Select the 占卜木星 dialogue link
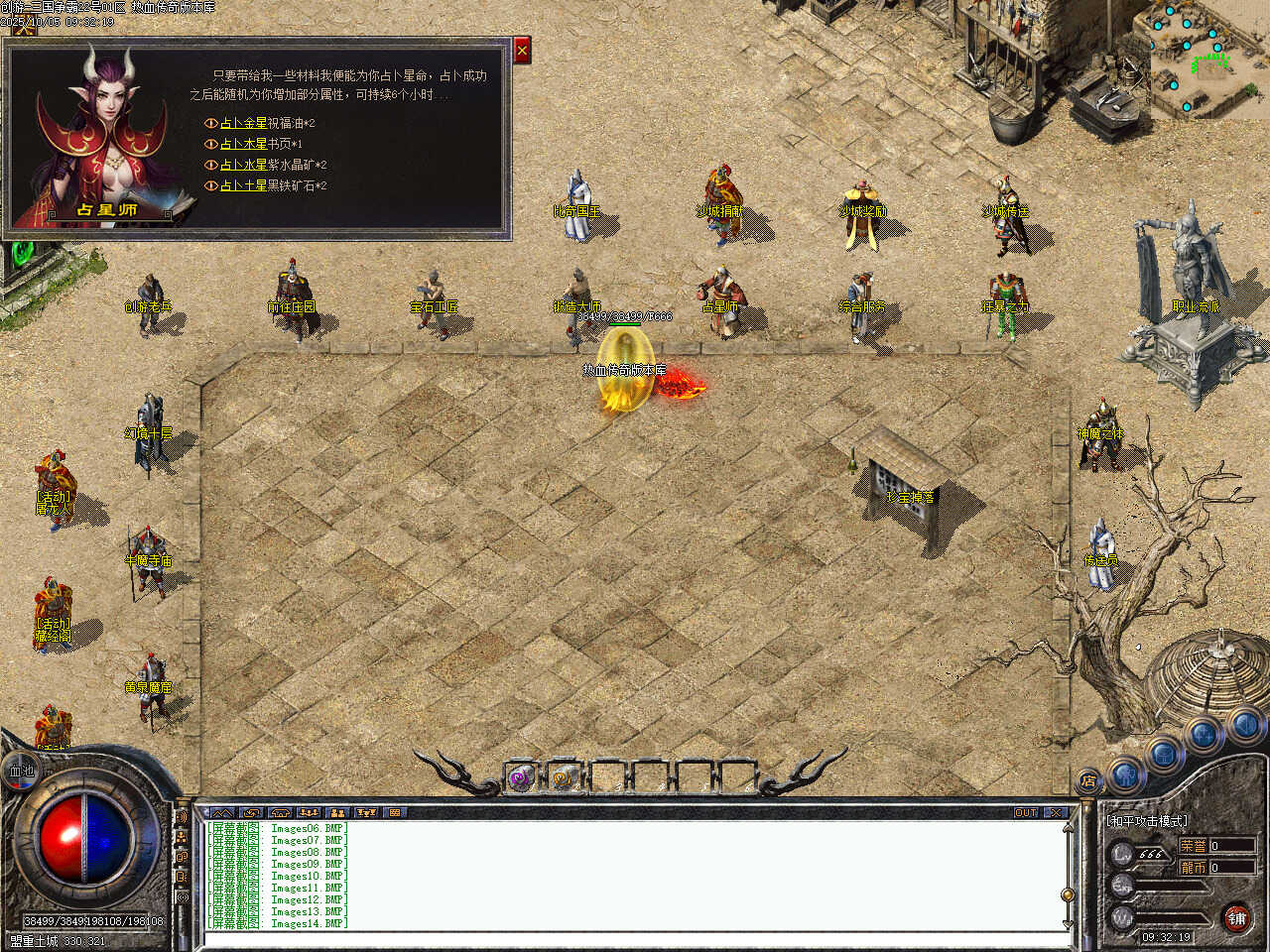Viewport: 1270px width, 952px height. point(243,144)
